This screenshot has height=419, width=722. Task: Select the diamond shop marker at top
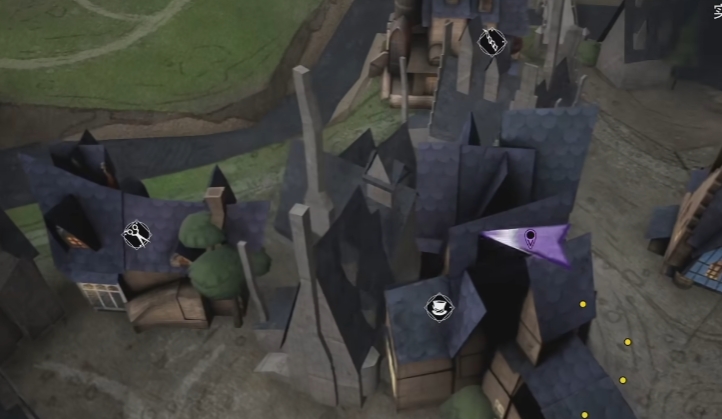tap(491, 42)
